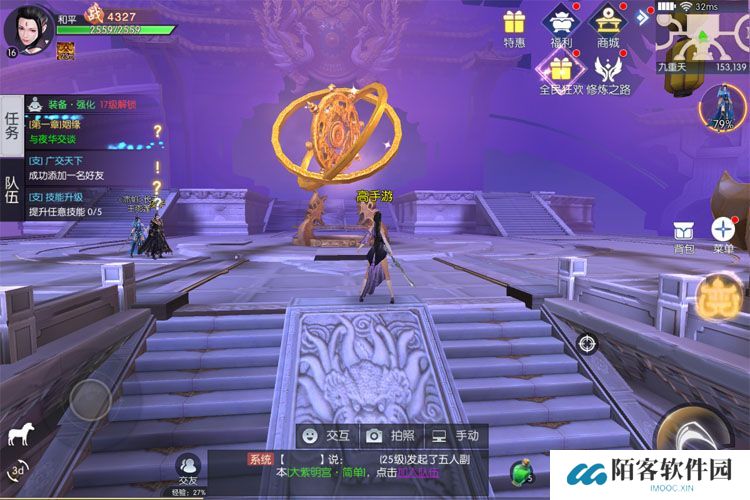
Task: Open the 商城 shop
Action: coord(608,24)
